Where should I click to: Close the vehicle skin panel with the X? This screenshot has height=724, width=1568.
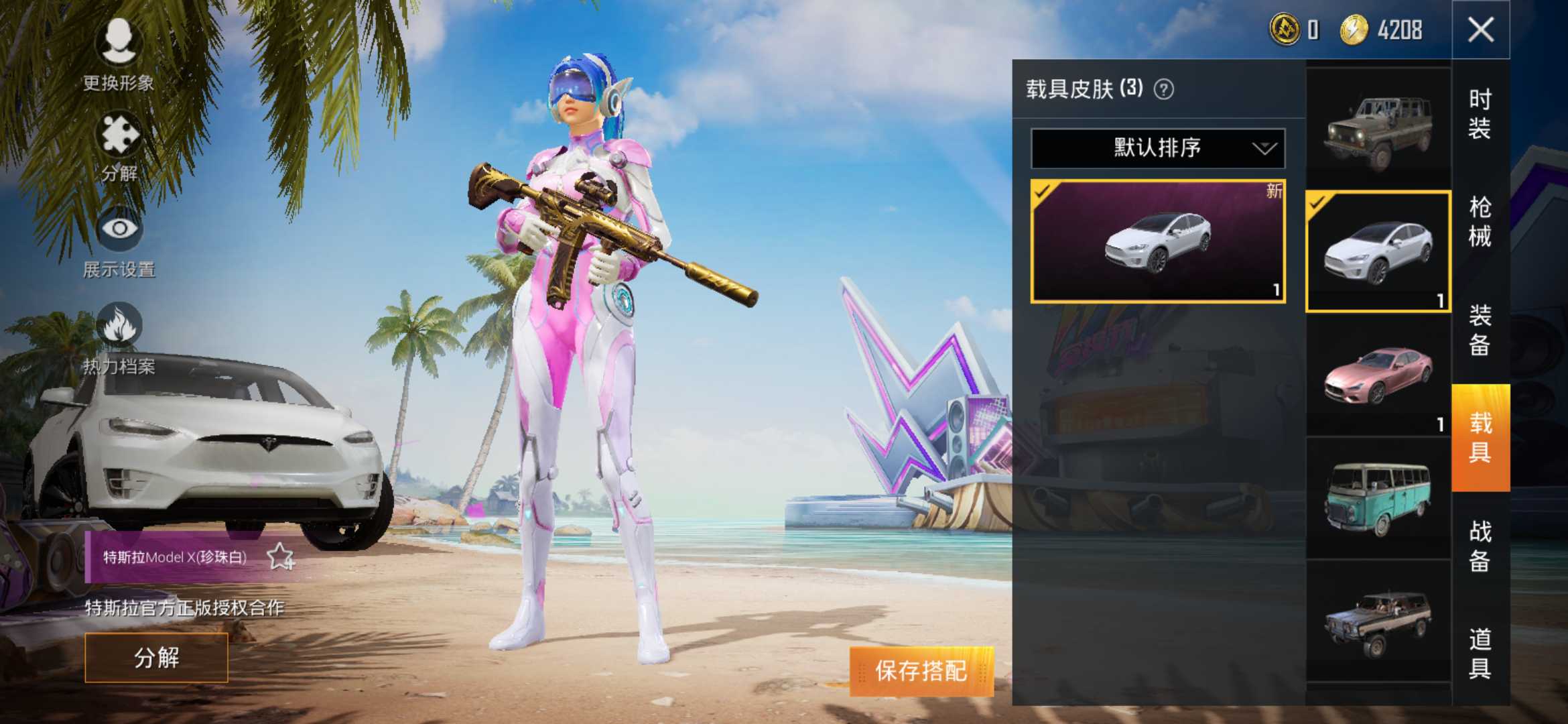point(1480,30)
